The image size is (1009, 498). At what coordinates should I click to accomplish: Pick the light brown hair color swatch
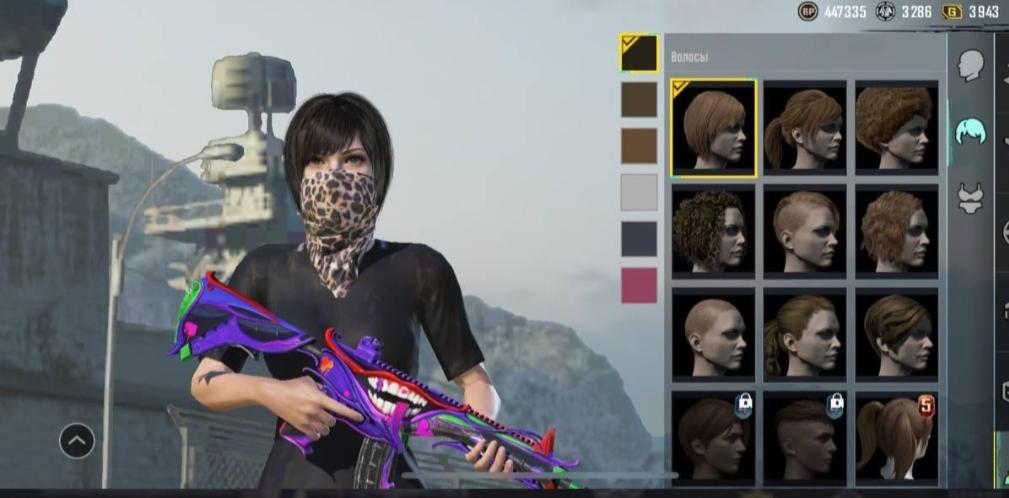[639, 146]
